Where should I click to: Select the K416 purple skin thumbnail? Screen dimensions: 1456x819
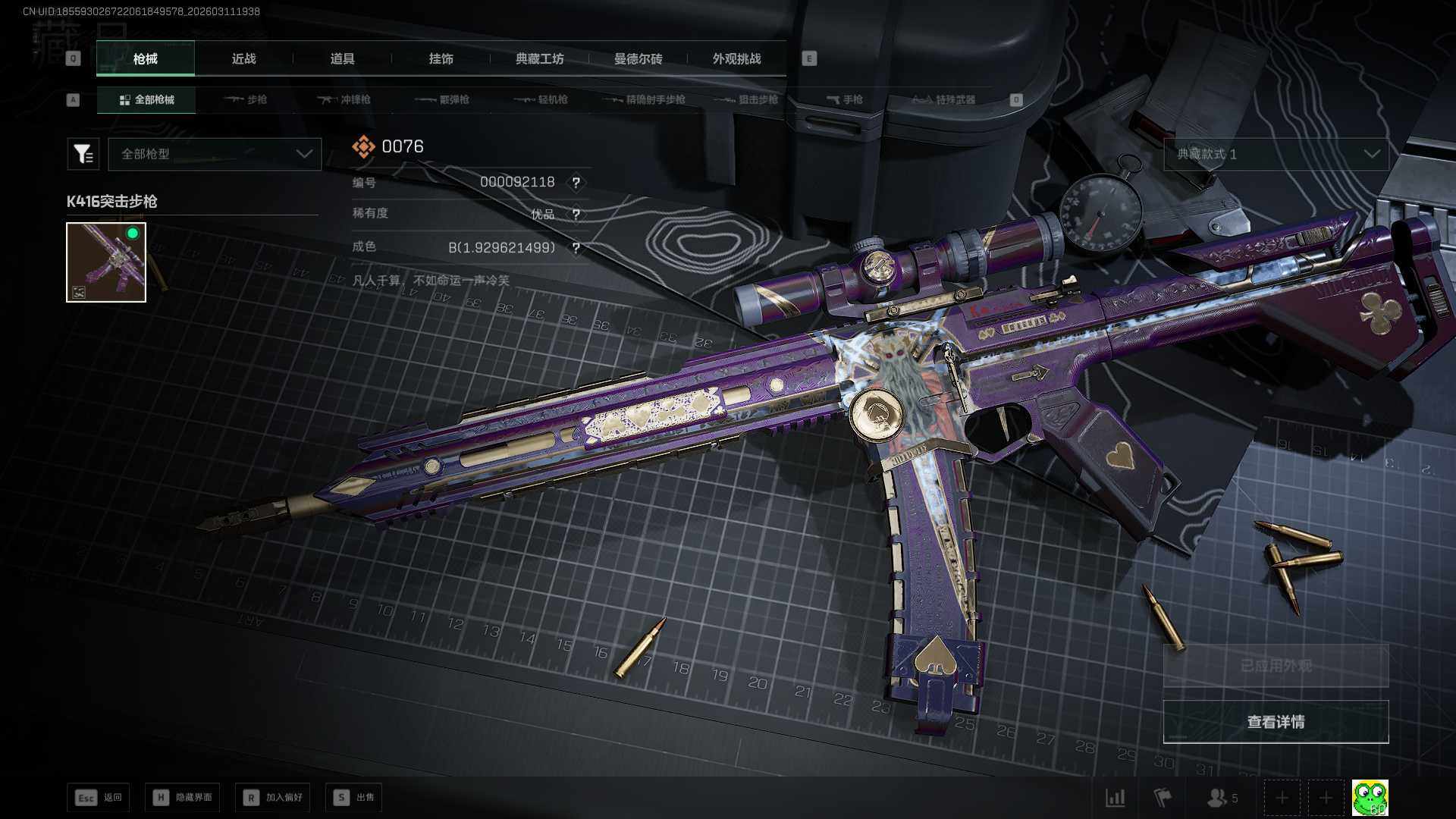click(106, 262)
